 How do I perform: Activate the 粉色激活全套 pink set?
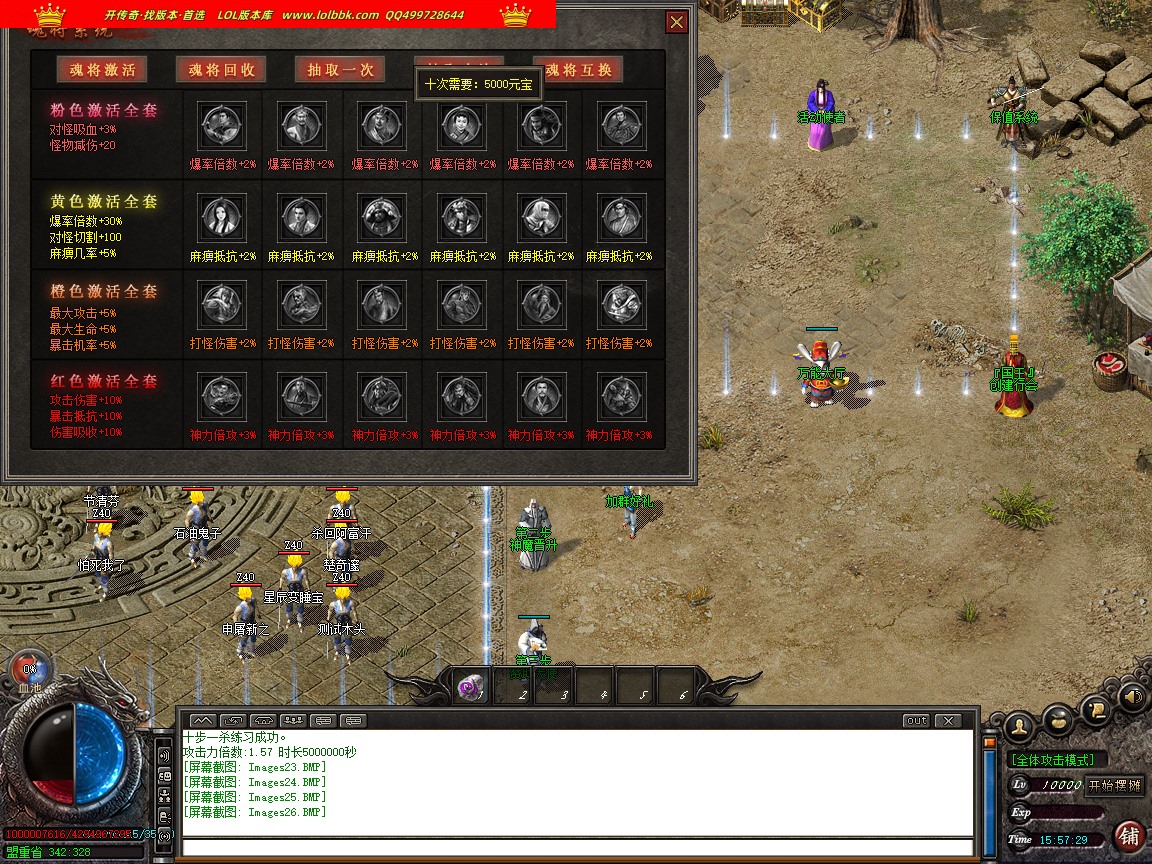104,110
